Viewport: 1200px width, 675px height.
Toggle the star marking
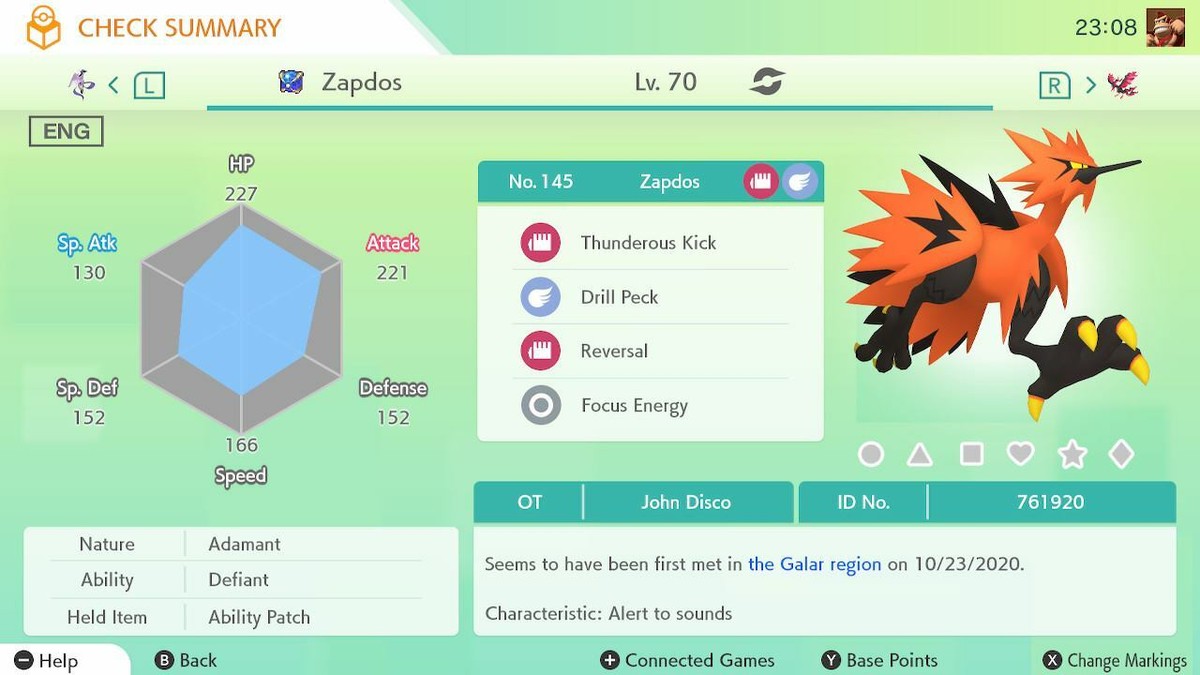[x=1072, y=455]
